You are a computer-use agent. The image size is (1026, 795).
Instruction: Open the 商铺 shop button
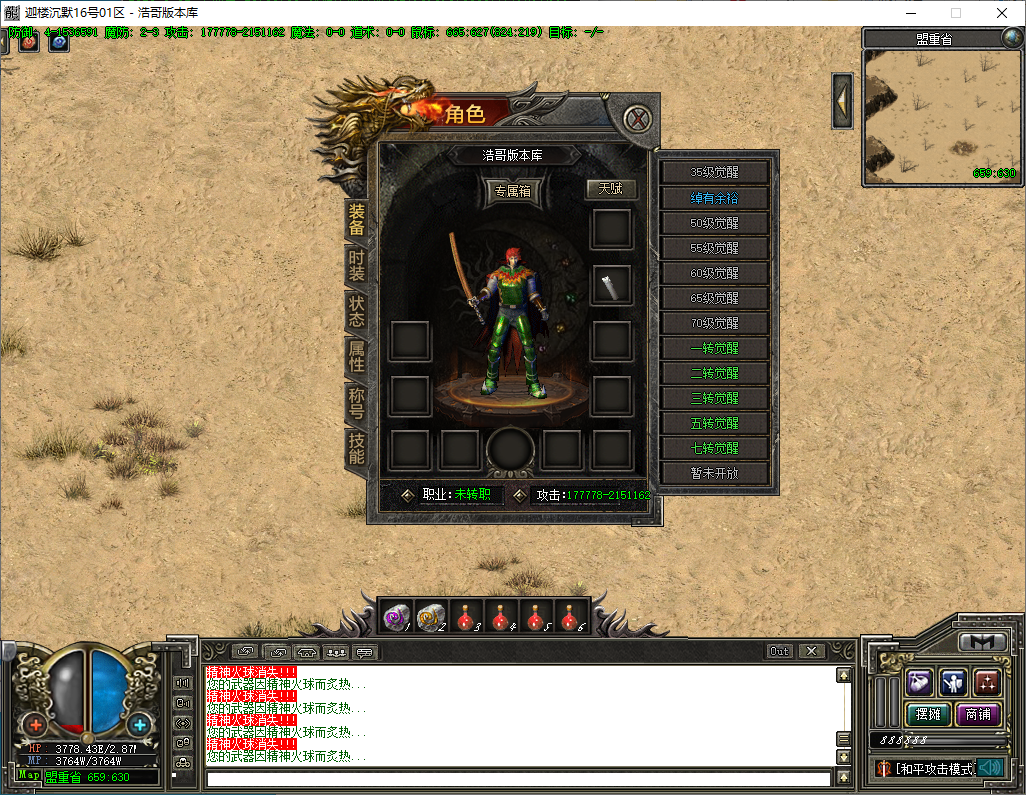[x=979, y=714]
